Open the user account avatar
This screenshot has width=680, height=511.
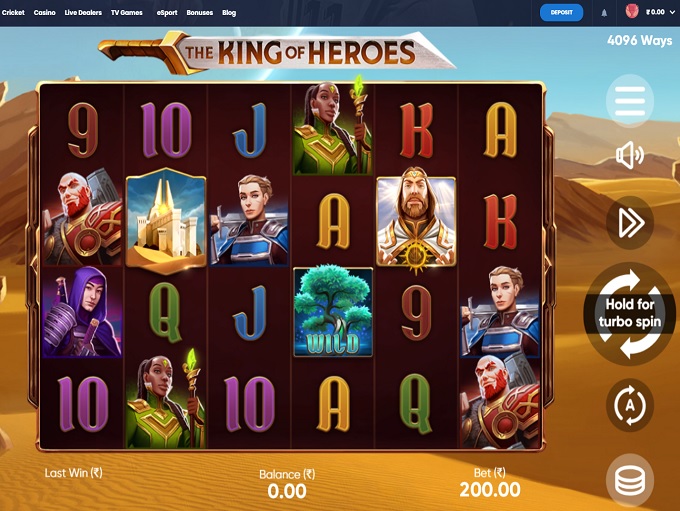[632, 12]
